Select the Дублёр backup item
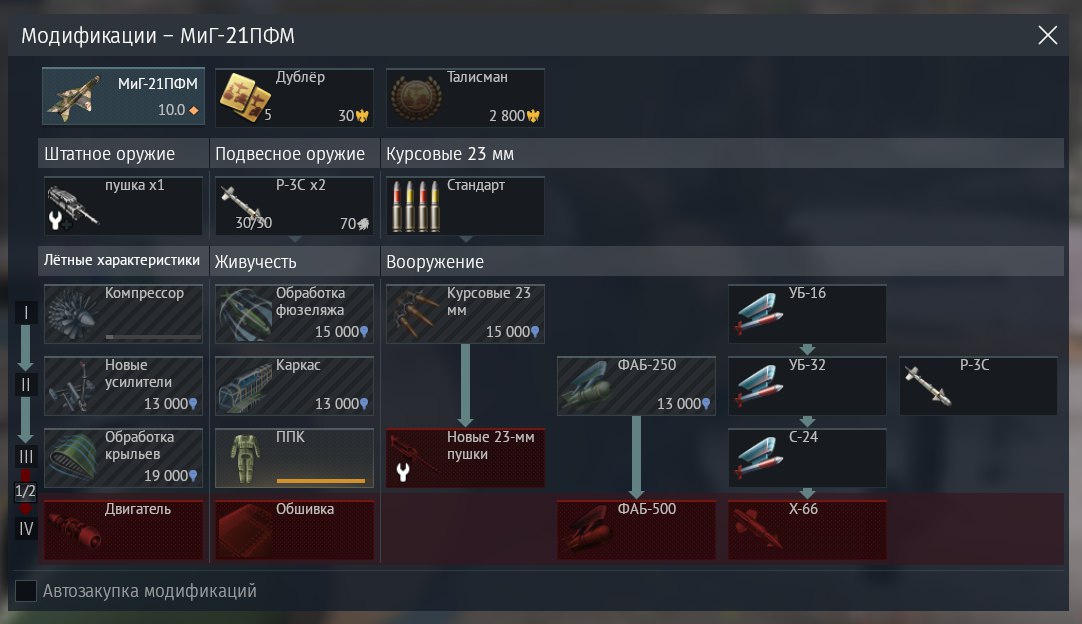 [x=294, y=97]
